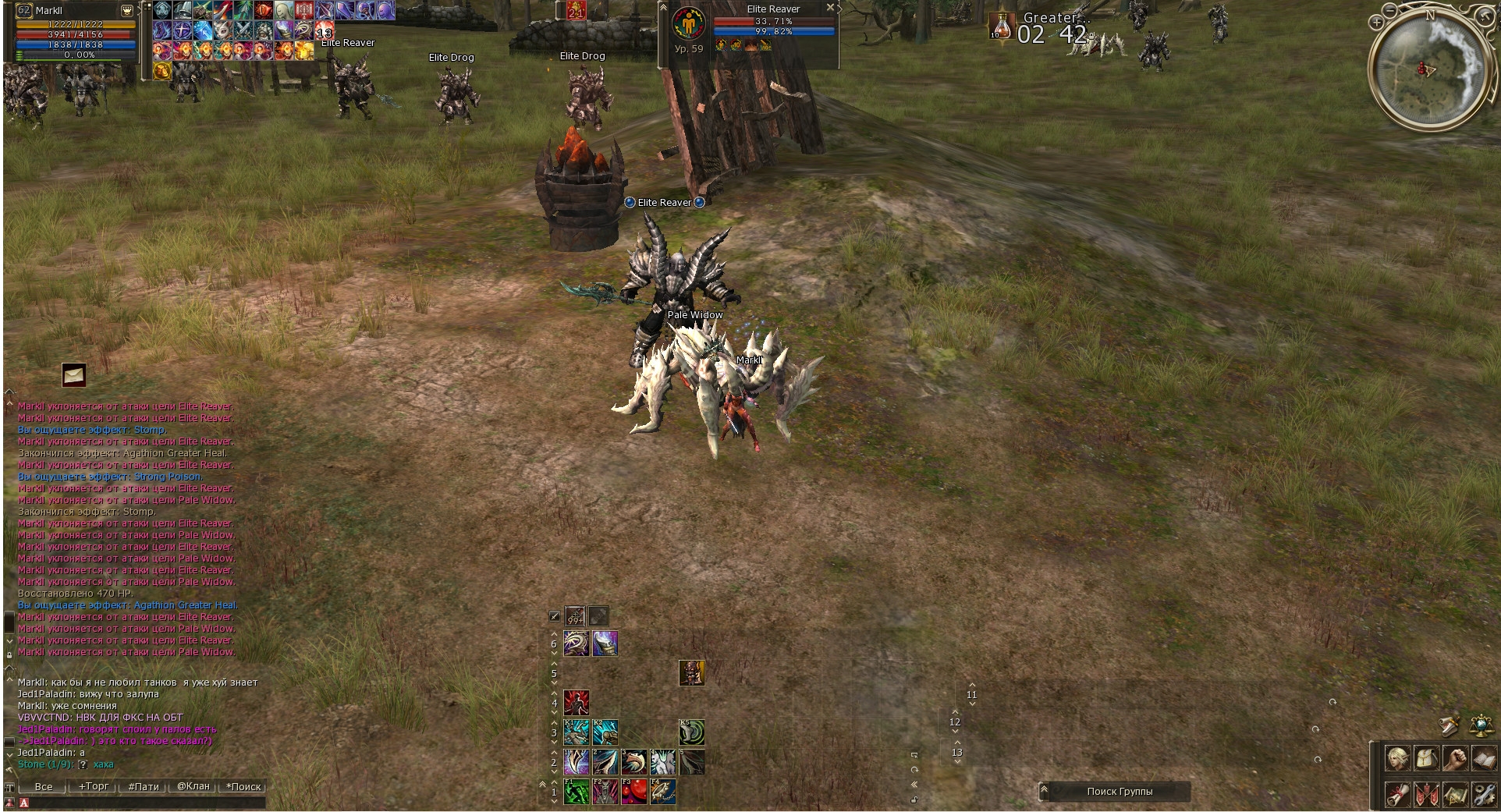Screen dimensions: 1501x812
Task: Toggle the hotbar lock padlock
Action: coord(914,800)
